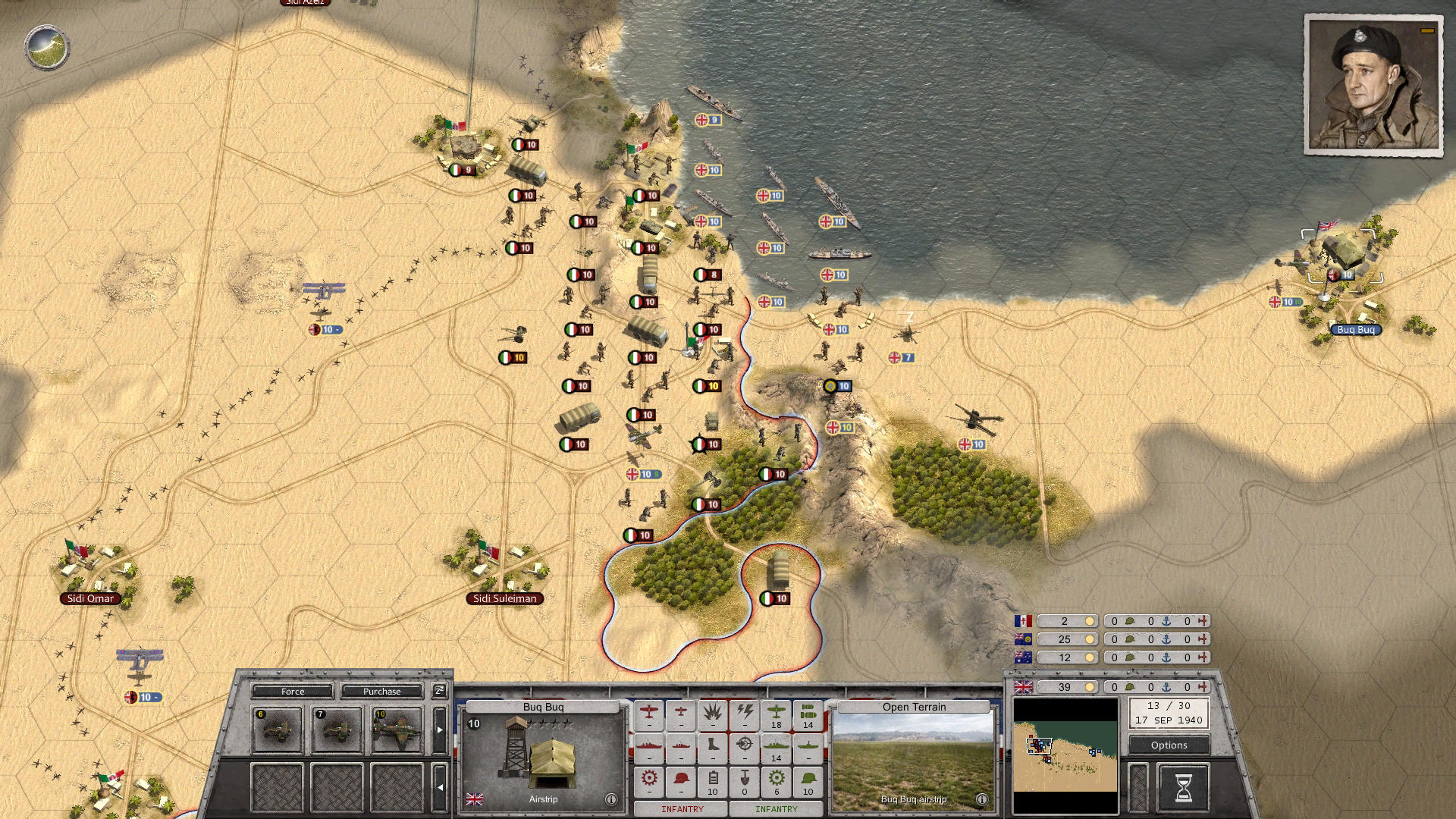Open the Options menu
Image resolution: width=1456 pixels, height=819 pixels.
[1169, 745]
